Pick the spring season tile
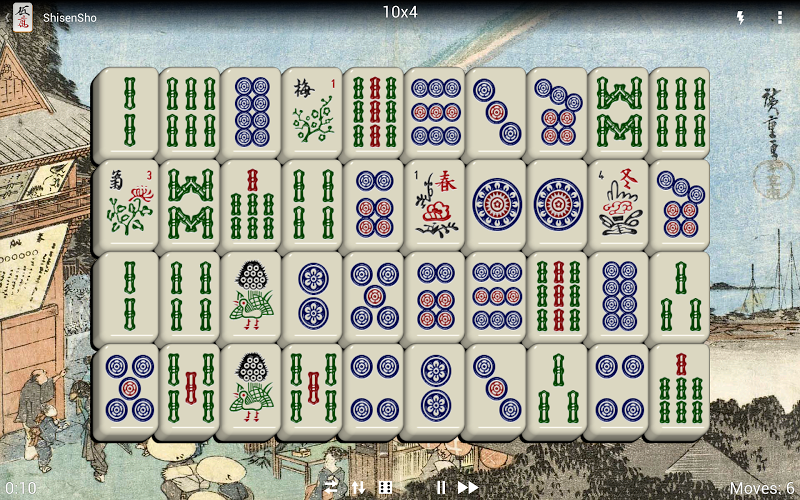800x500 pixels. tap(435, 202)
